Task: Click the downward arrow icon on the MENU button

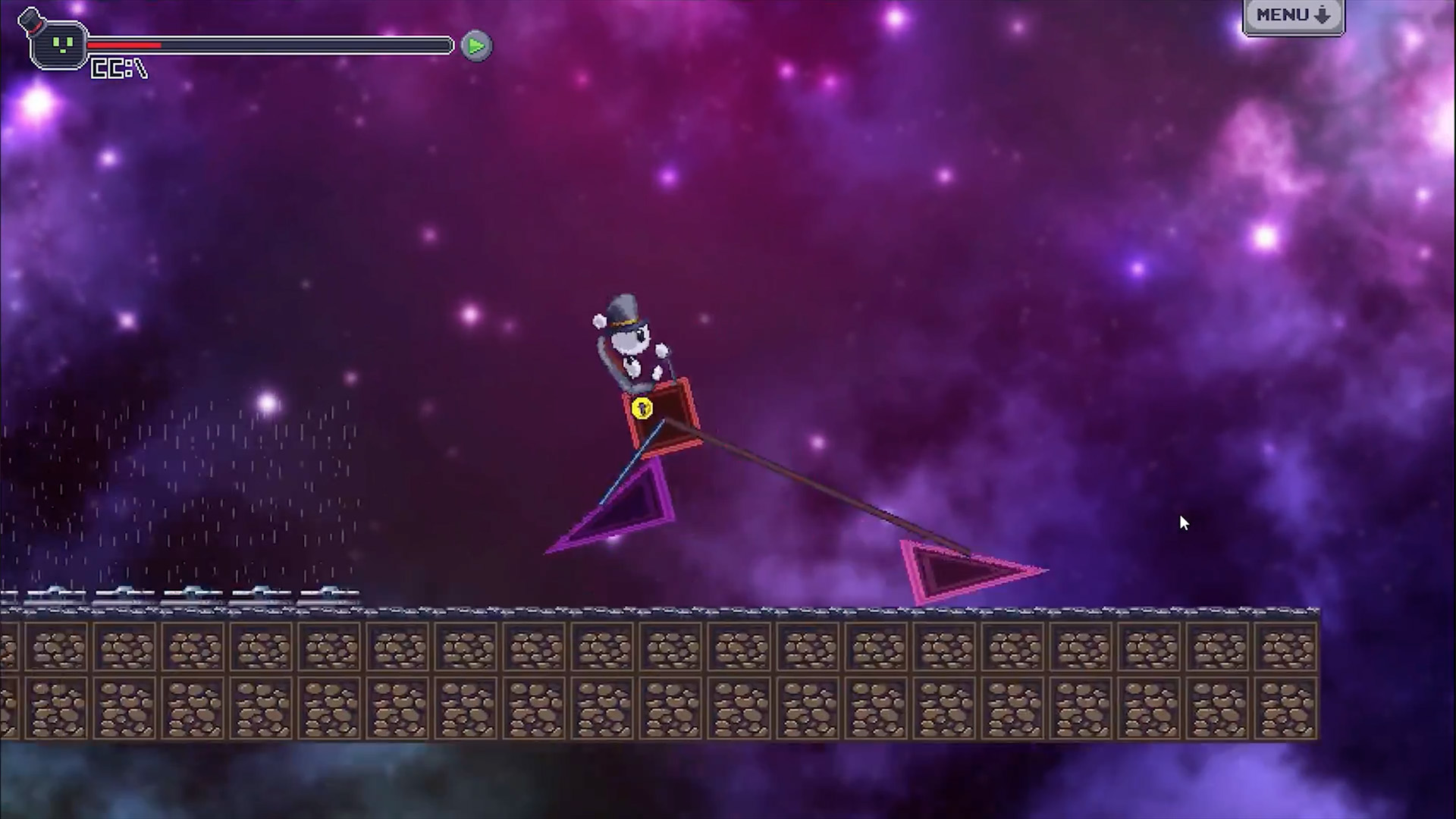Action: point(1323,14)
